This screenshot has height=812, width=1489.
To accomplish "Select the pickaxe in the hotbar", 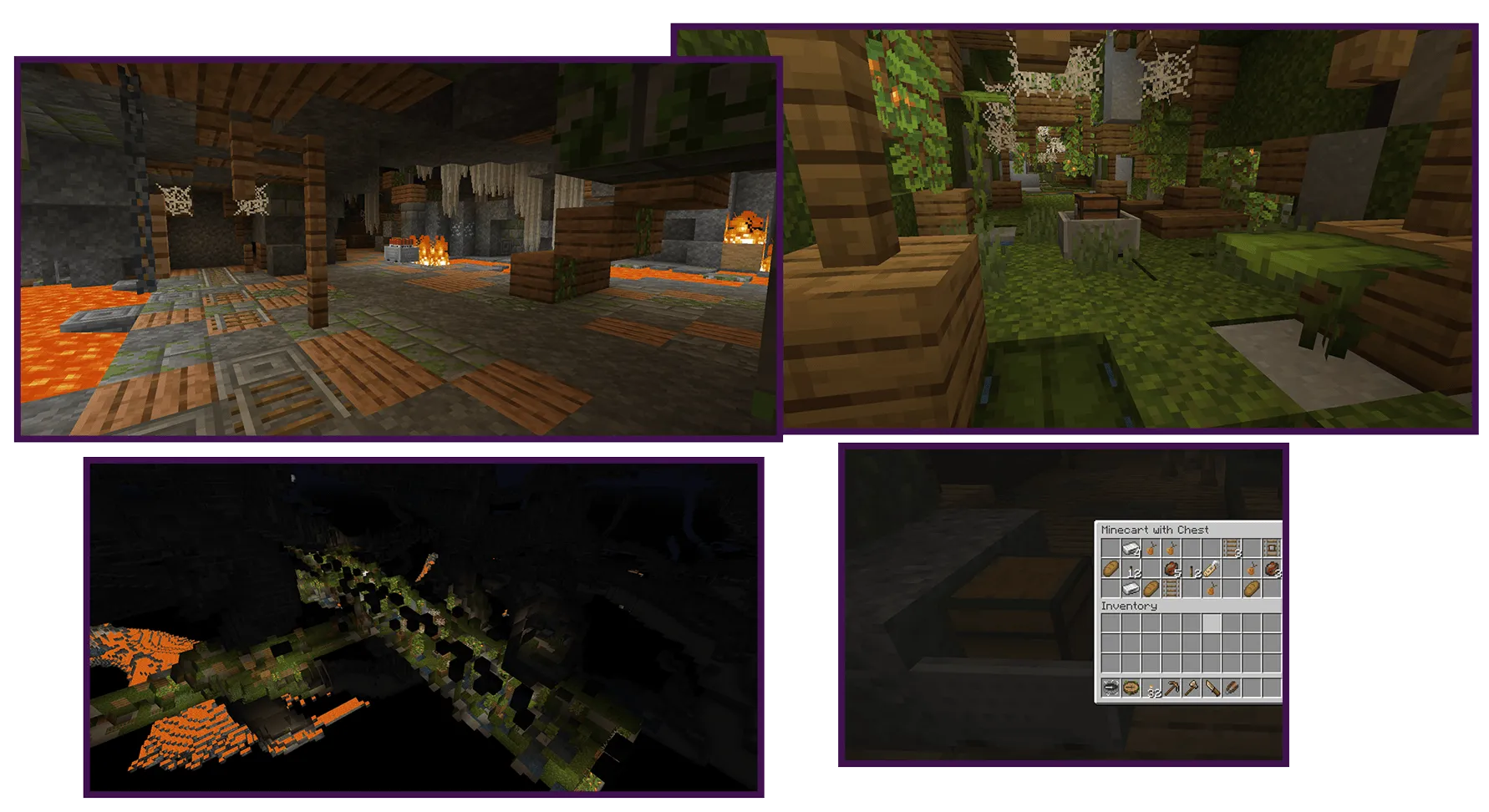I will coord(1170,688).
